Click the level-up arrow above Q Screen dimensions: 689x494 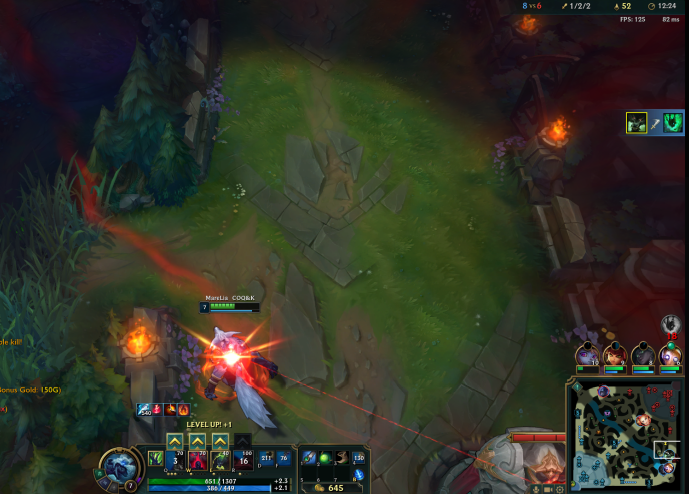[174, 440]
